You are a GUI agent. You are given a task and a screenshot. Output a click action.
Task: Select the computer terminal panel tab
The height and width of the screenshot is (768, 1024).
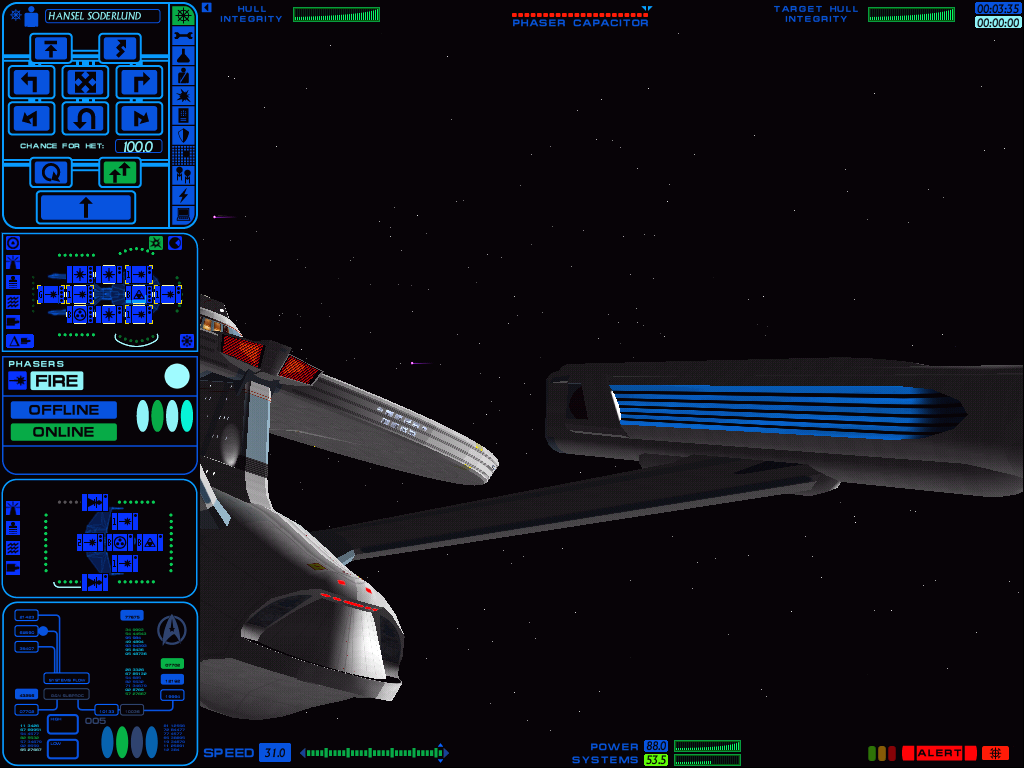(x=183, y=214)
